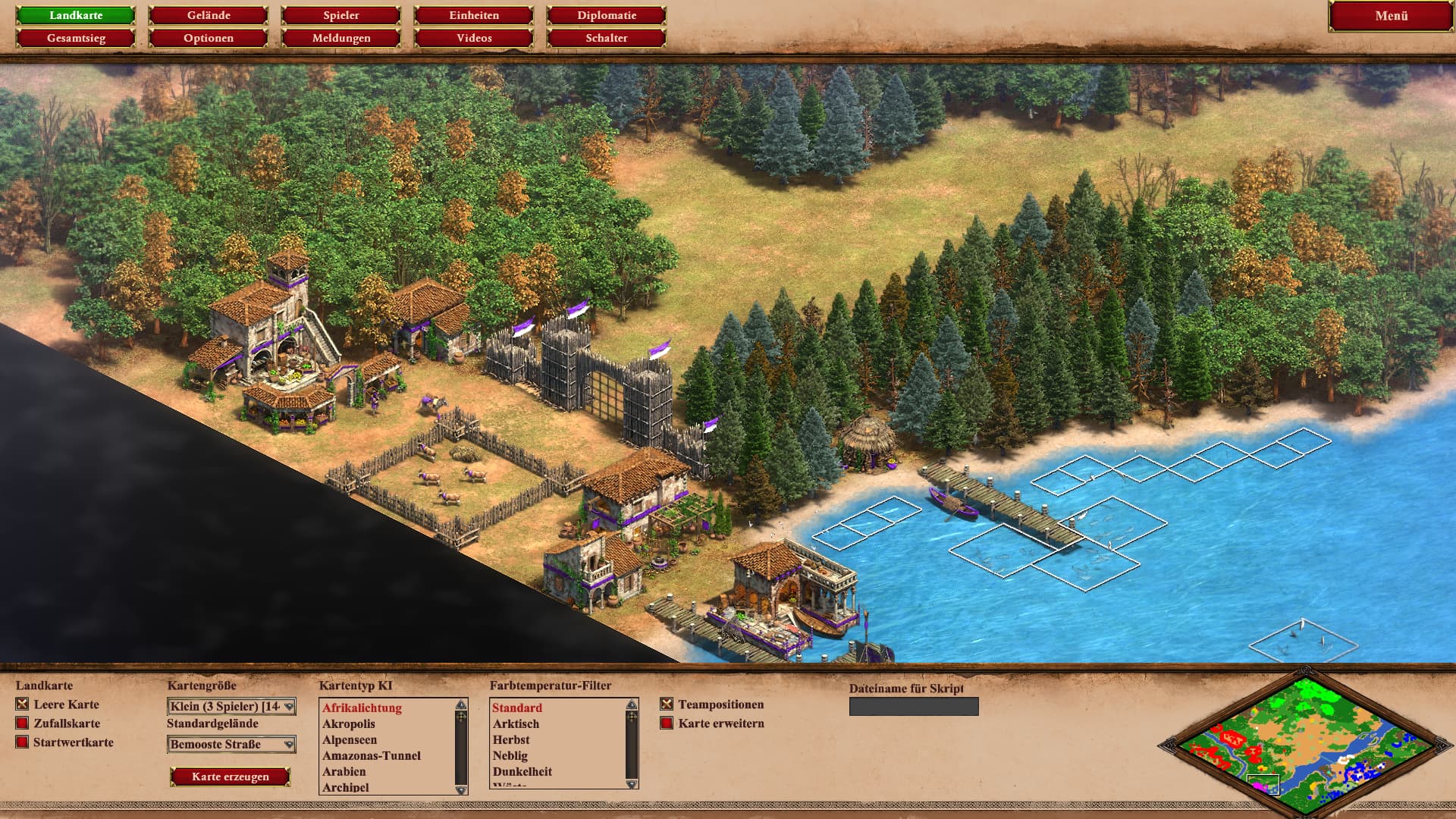Switch to the Gelände tab
Image resolution: width=1456 pixels, height=819 pixels.
click(209, 15)
